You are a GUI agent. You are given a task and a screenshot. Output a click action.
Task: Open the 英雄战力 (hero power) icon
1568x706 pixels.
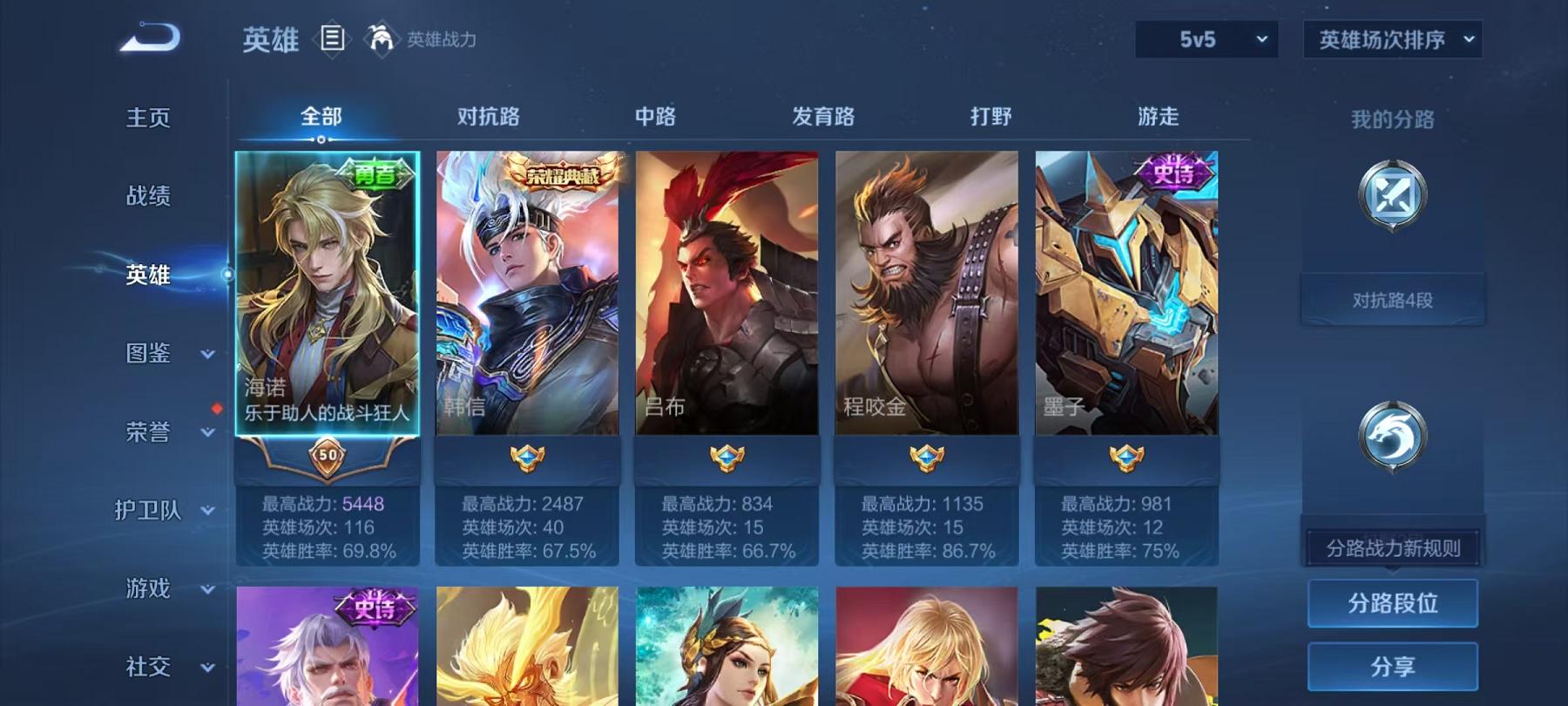378,37
